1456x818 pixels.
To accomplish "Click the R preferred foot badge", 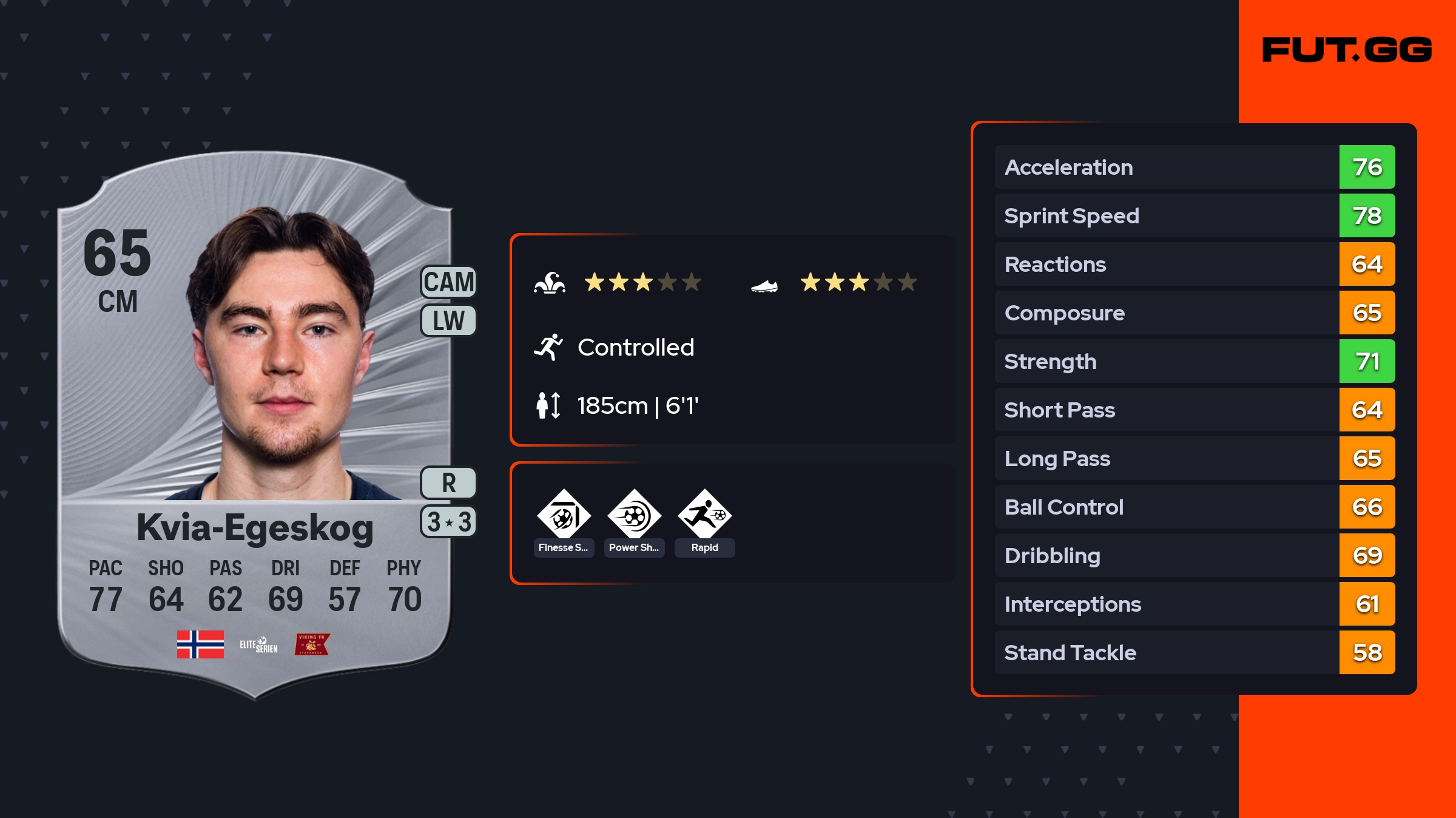I will 448,483.
